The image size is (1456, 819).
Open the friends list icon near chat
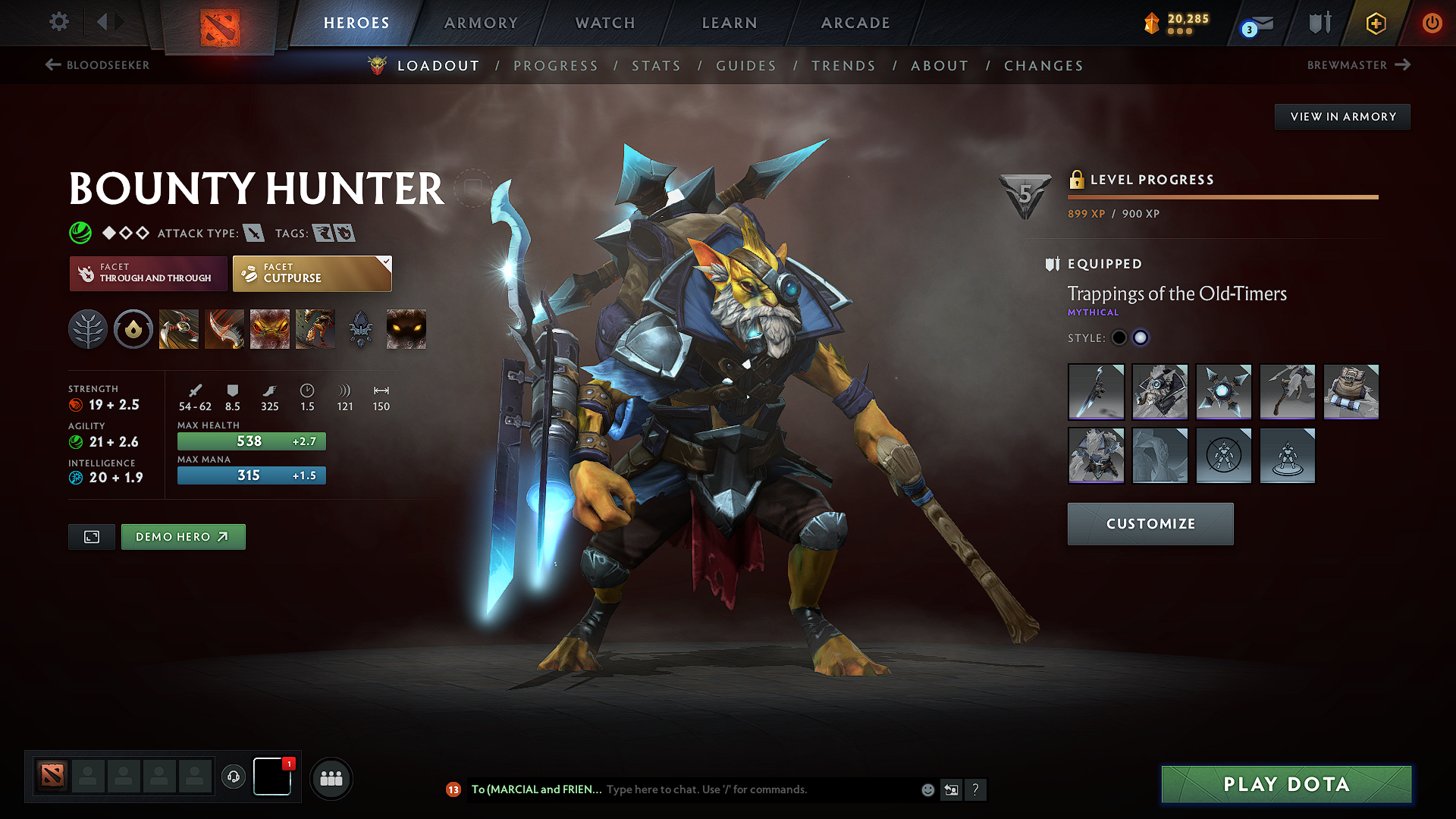[331, 778]
